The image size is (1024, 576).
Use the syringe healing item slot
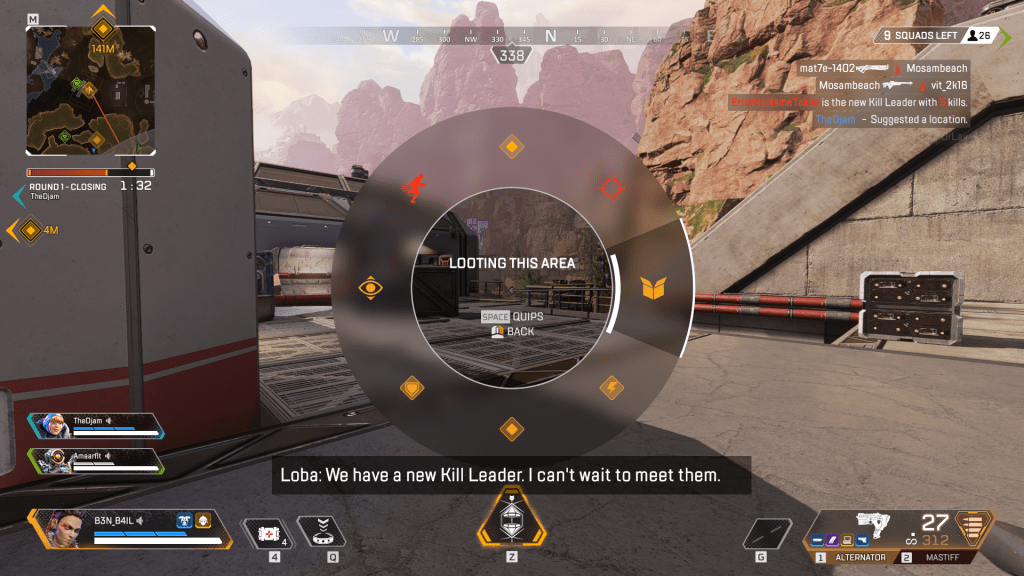click(267, 531)
